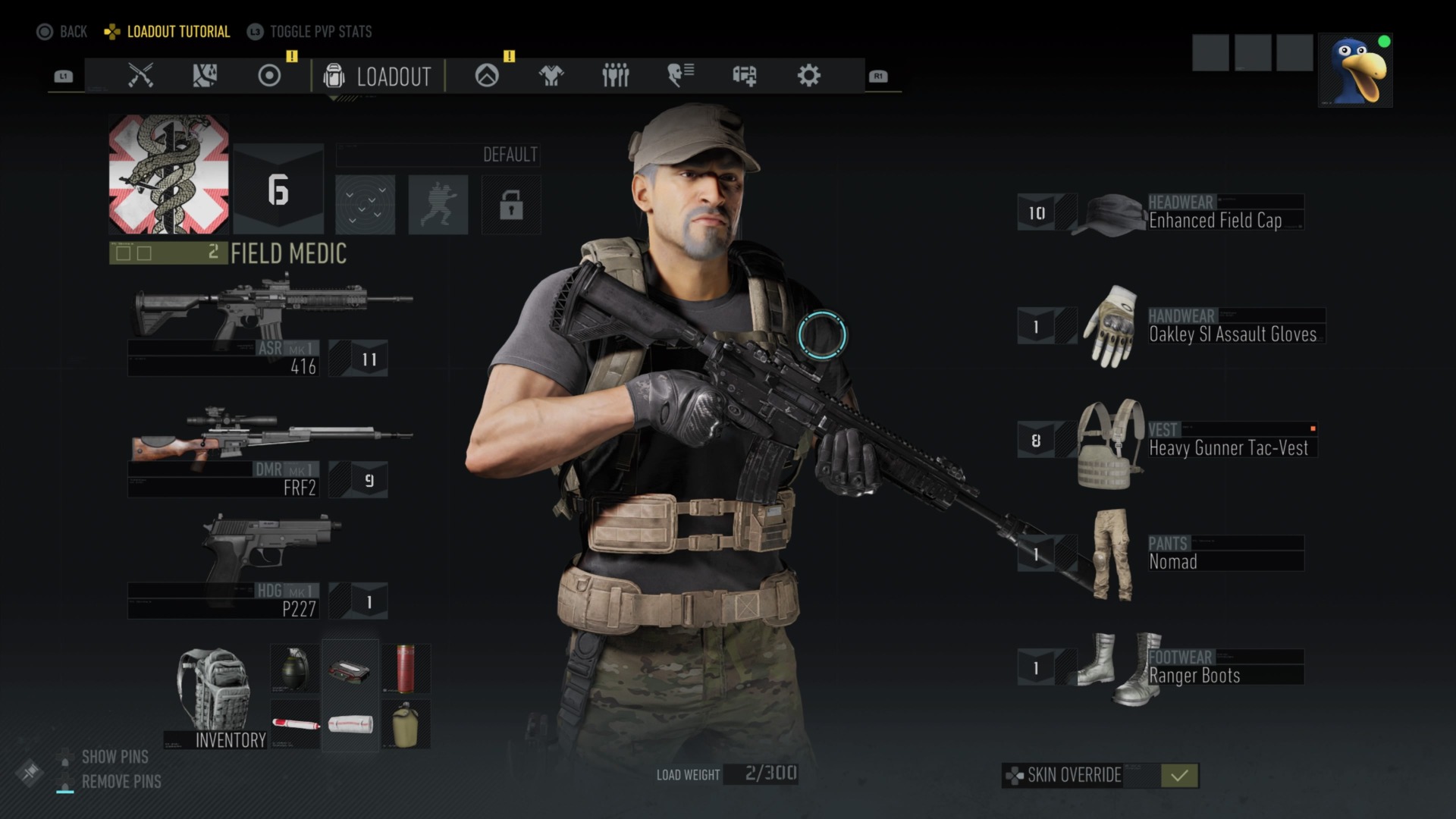Select the character bio profile icon

[x=679, y=76]
